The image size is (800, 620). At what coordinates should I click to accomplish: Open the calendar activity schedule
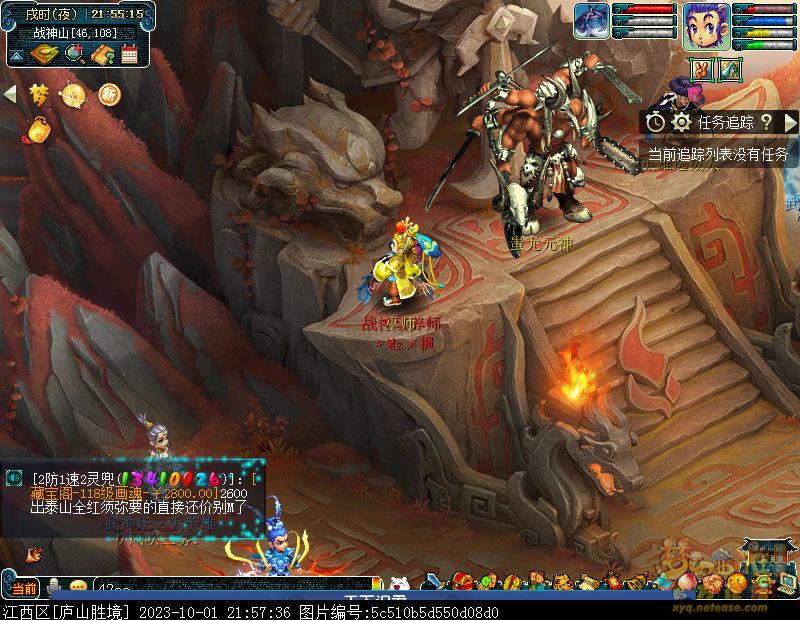[x=128, y=55]
